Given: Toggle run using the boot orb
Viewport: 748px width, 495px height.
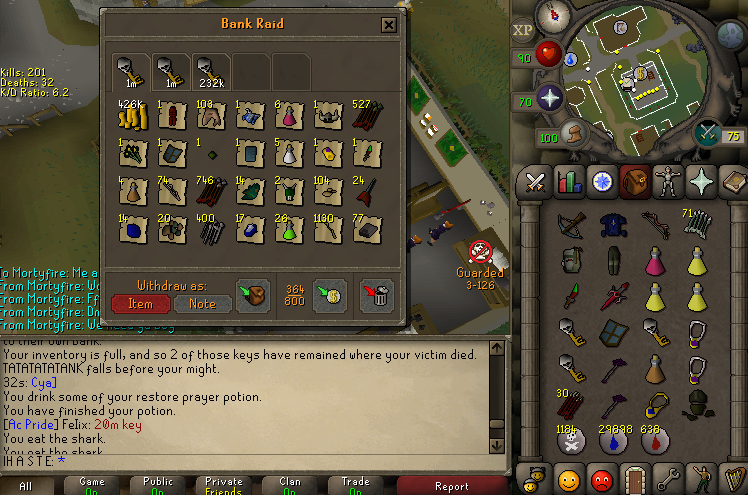Looking at the screenshot, I should (x=574, y=133).
